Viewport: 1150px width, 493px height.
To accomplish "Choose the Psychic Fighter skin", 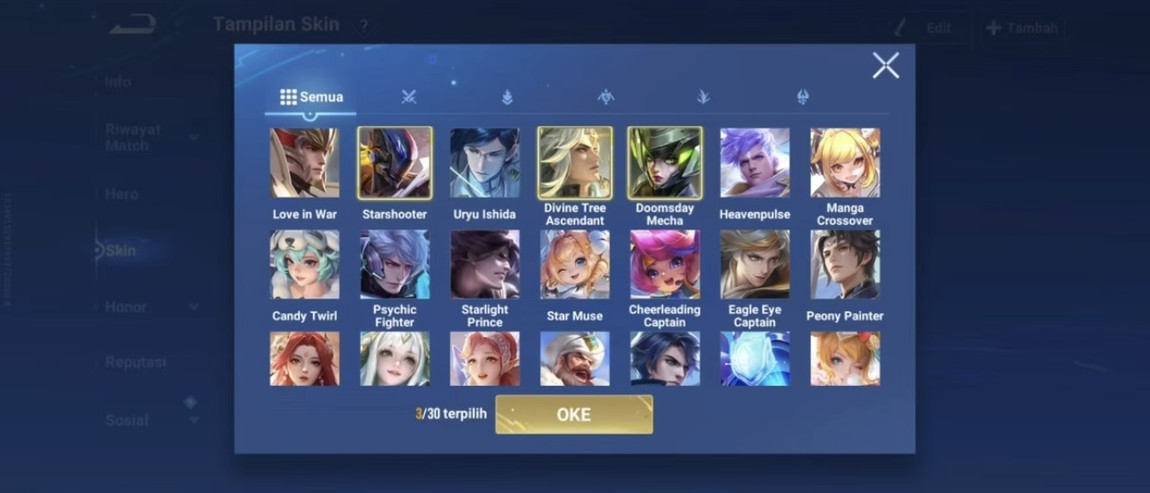I will coord(395,265).
